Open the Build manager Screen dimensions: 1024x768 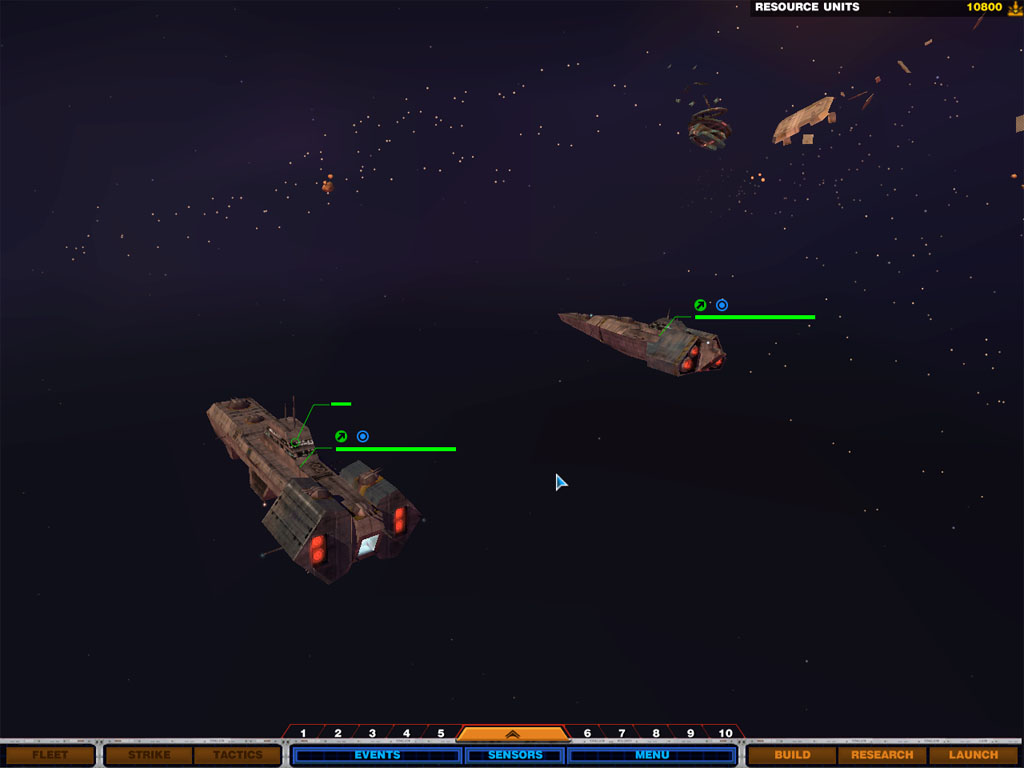point(792,755)
